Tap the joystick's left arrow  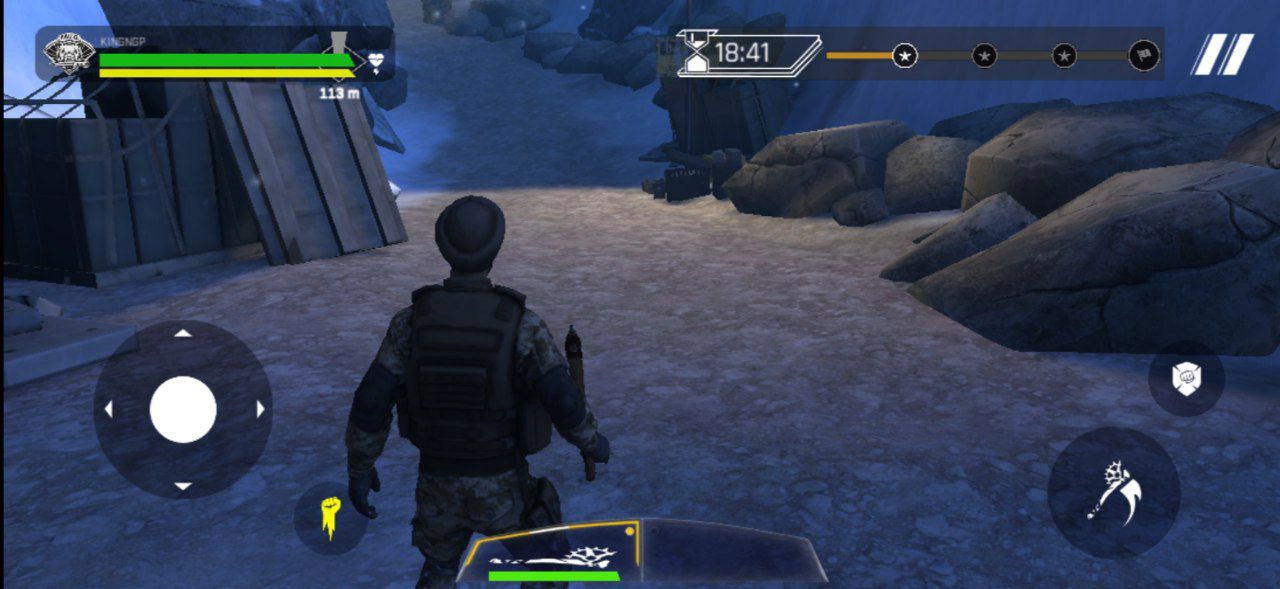point(108,409)
